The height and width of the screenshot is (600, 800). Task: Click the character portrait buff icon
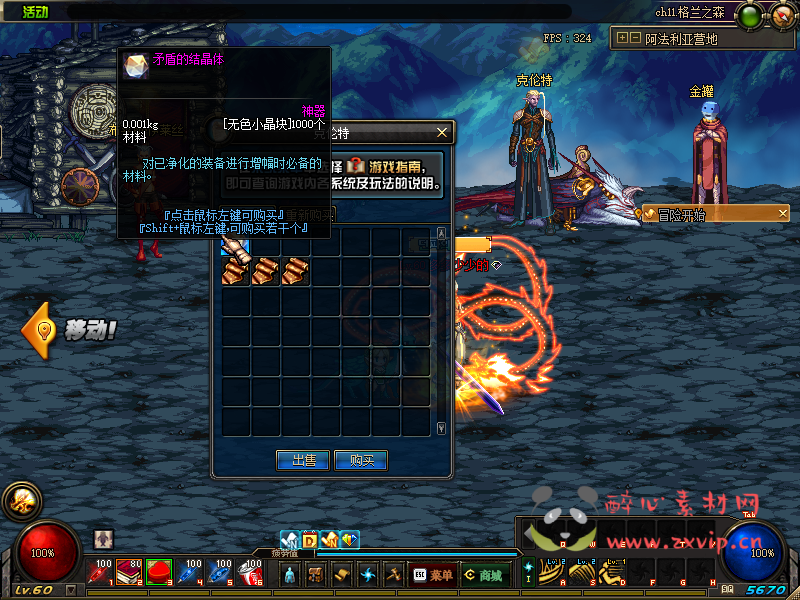[x=104, y=539]
